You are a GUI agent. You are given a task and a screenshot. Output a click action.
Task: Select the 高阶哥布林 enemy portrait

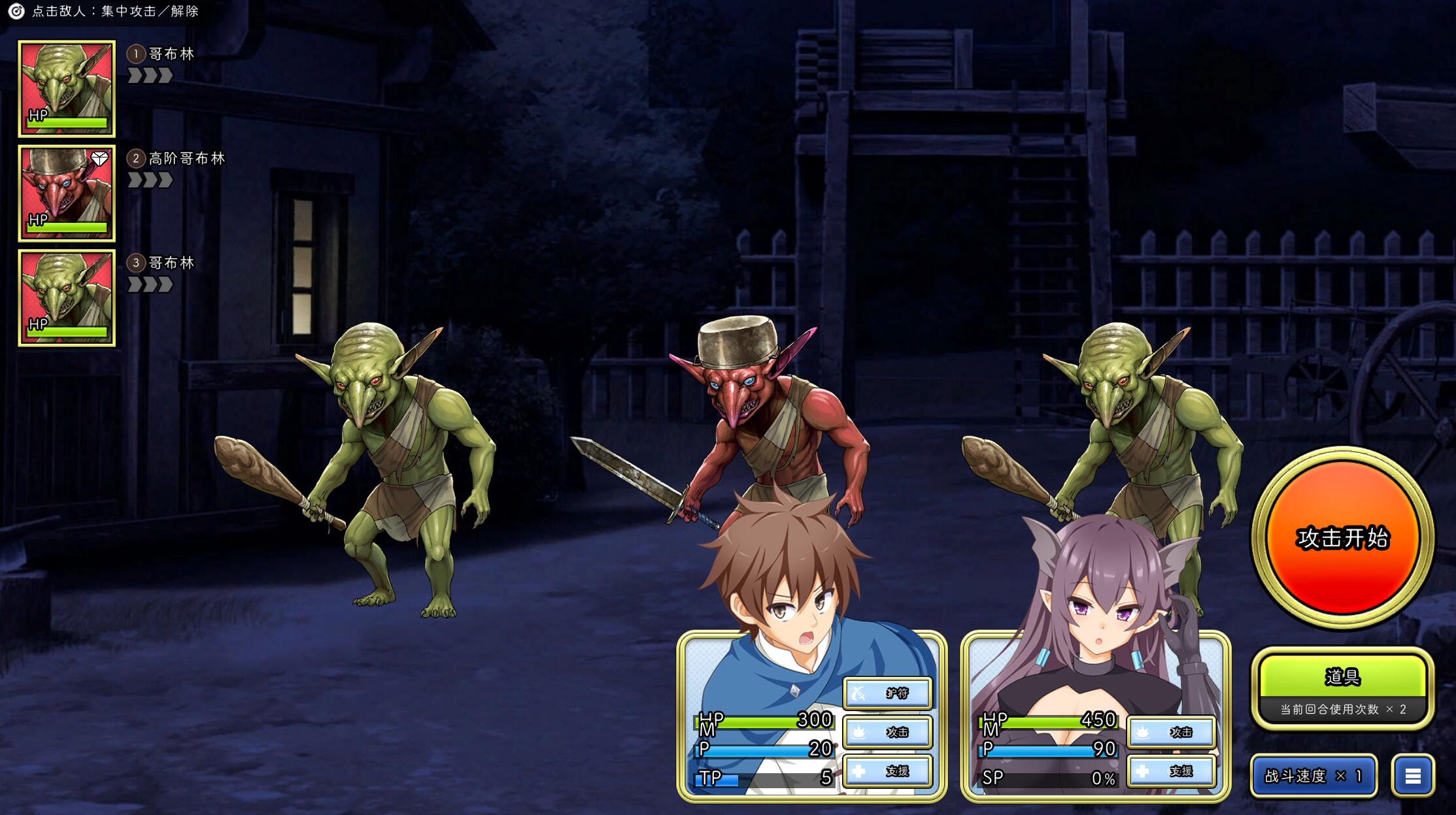[x=67, y=193]
